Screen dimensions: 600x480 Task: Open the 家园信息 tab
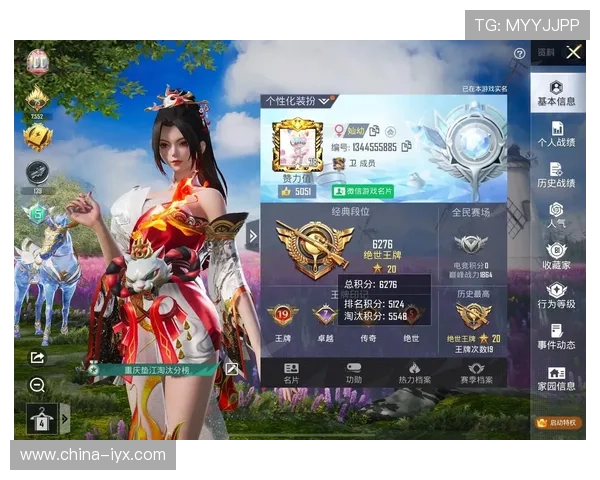tap(556, 377)
